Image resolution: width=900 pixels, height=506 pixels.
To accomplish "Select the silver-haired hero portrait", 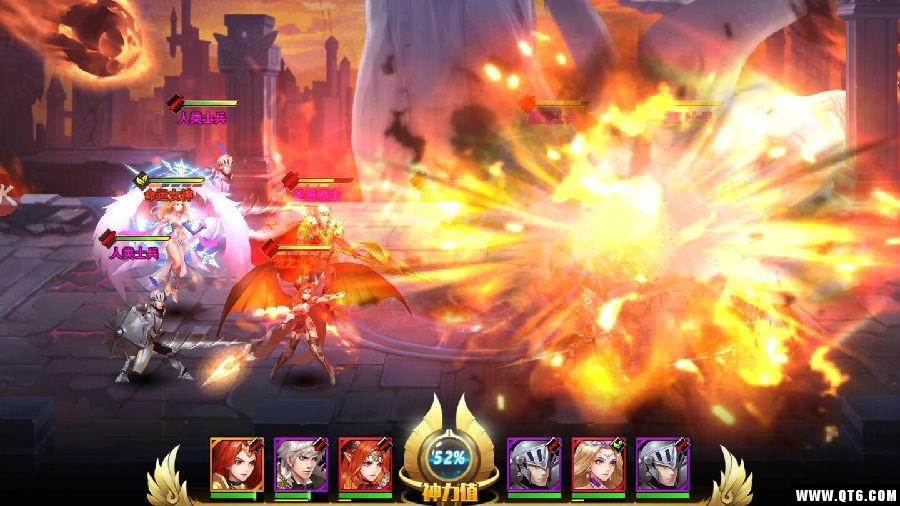I will 300,463.
